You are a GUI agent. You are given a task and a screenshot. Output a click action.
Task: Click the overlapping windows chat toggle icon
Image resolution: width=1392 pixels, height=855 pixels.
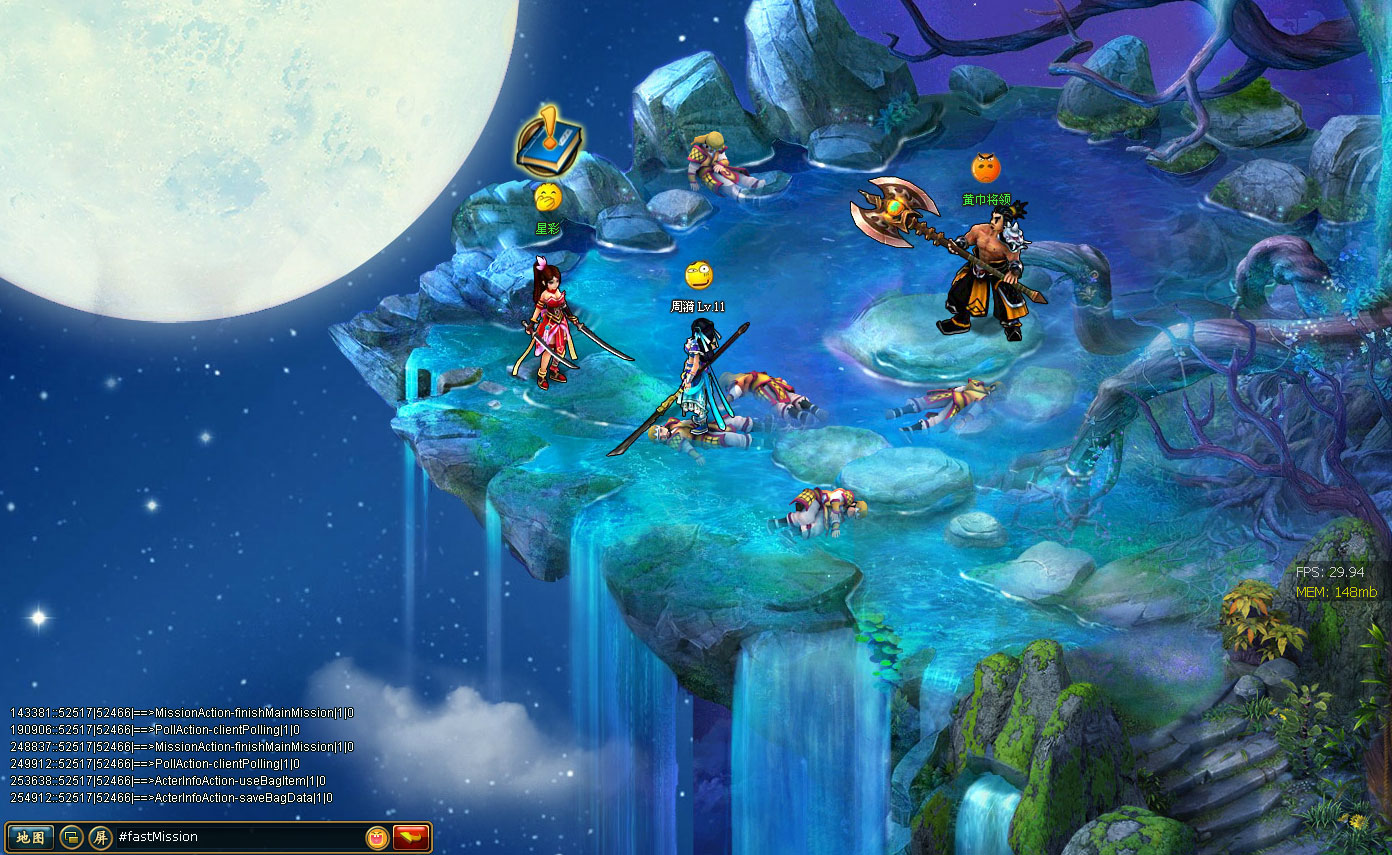(71, 837)
